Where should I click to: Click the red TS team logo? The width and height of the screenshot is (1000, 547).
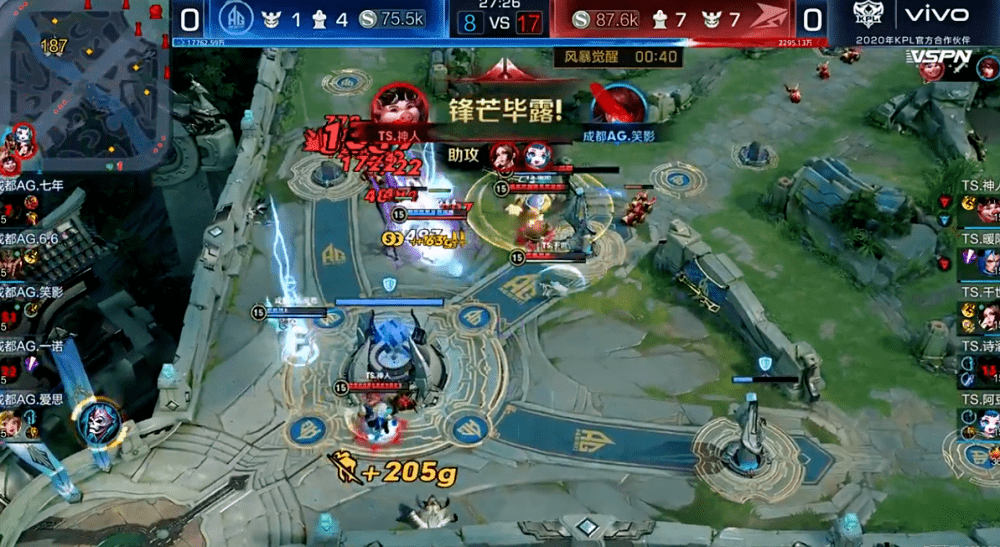[770, 18]
